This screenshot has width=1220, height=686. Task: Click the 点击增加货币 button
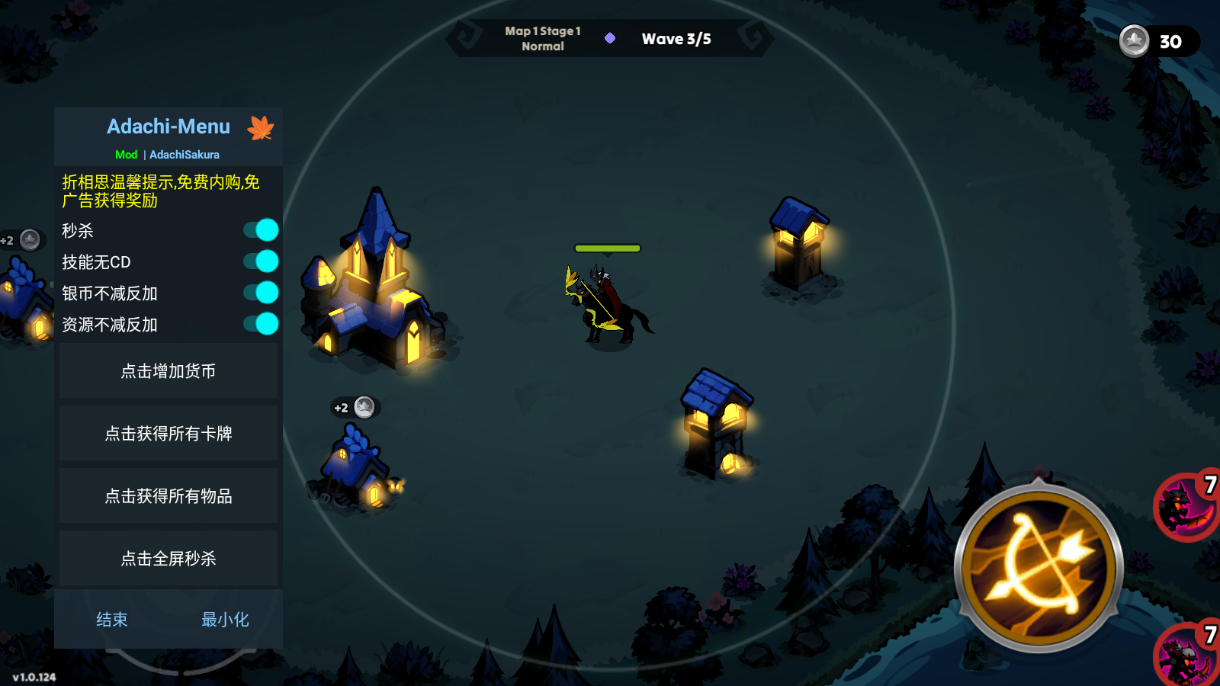(168, 371)
